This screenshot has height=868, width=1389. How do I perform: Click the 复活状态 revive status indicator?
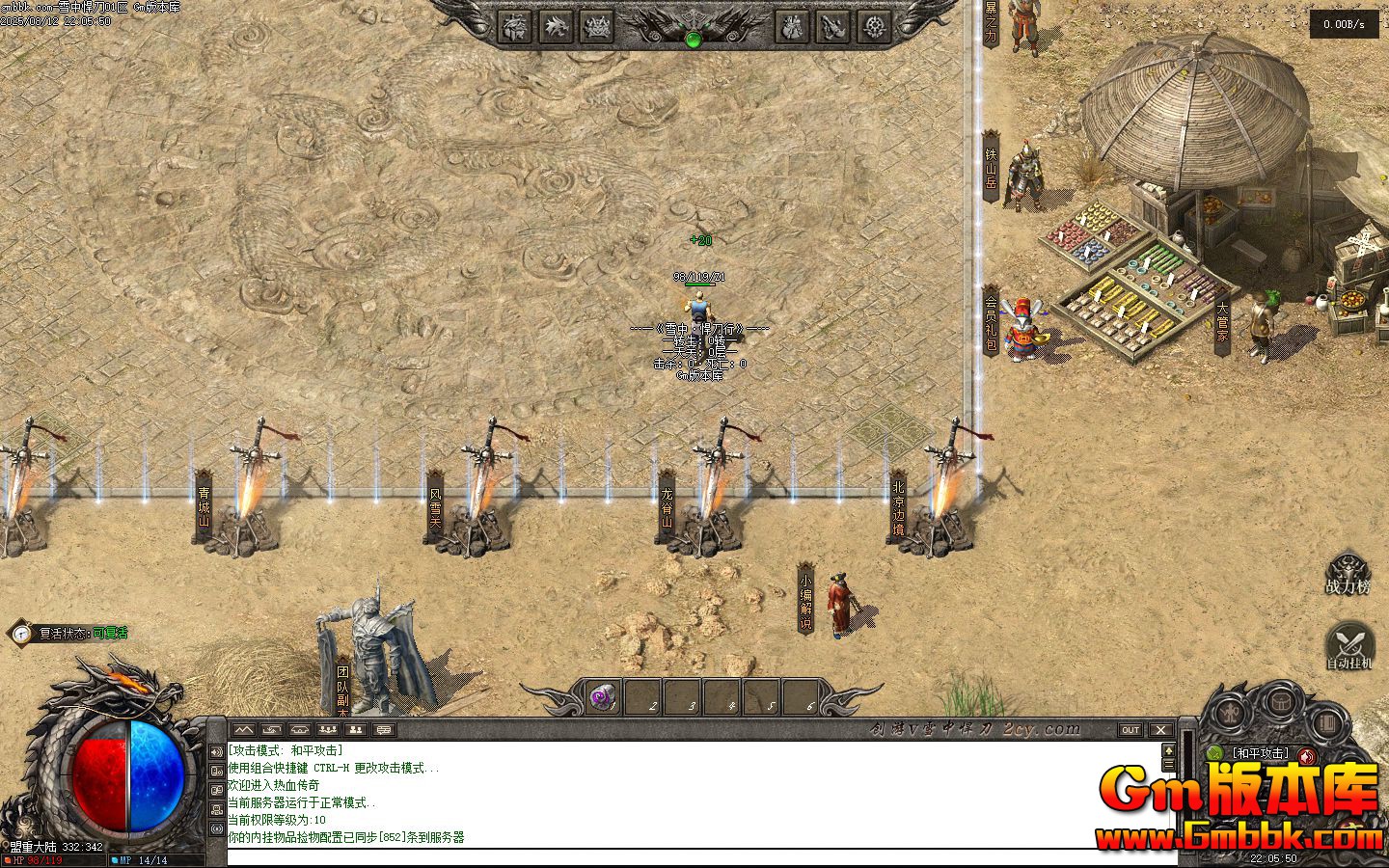click(x=69, y=634)
